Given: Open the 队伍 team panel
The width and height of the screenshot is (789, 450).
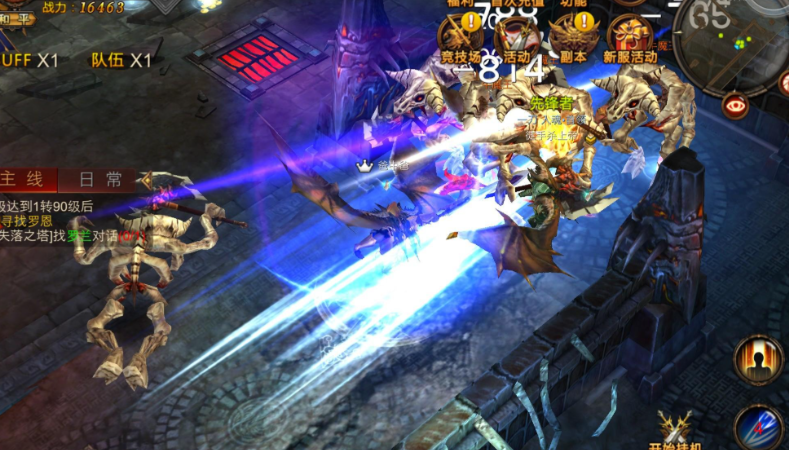Looking at the screenshot, I should click(120, 60).
